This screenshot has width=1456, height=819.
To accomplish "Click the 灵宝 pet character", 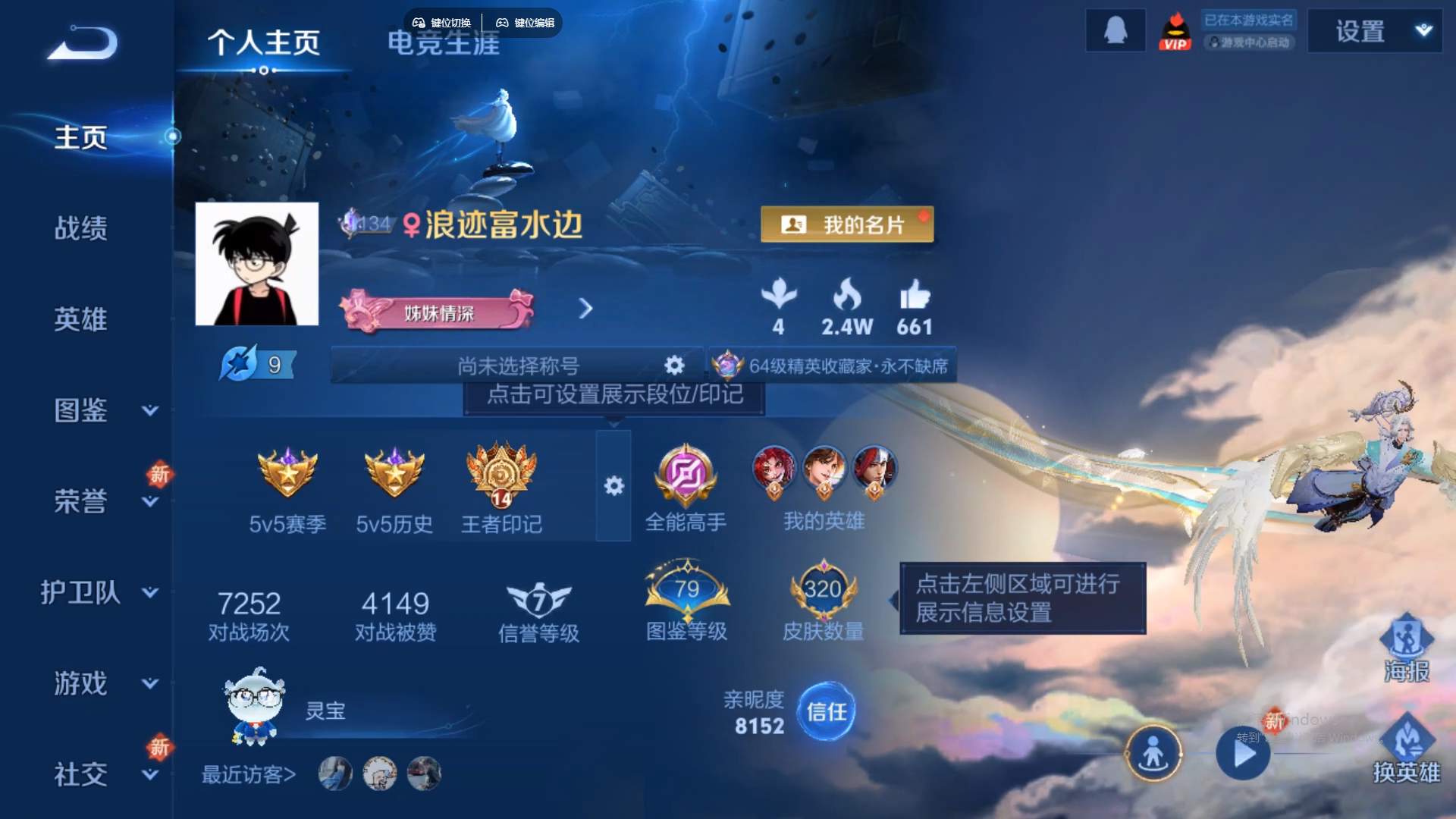I will click(x=254, y=709).
